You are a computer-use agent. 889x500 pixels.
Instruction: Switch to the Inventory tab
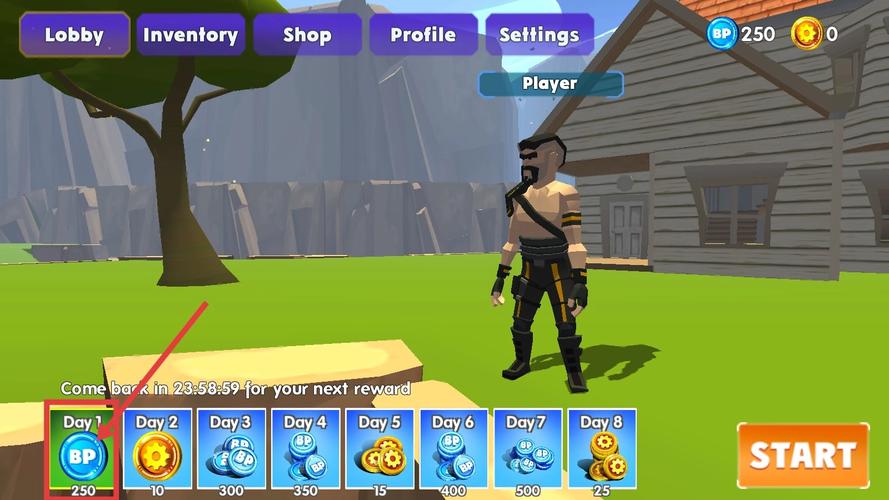[x=190, y=35]
